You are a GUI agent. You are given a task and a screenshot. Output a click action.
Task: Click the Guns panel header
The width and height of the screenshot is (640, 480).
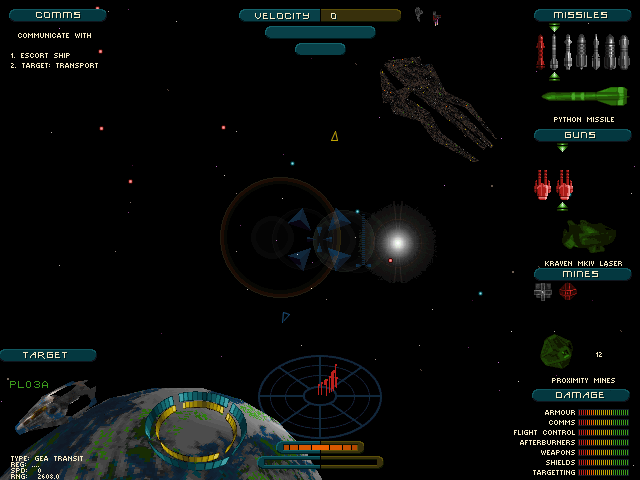(x=582, y=134)
